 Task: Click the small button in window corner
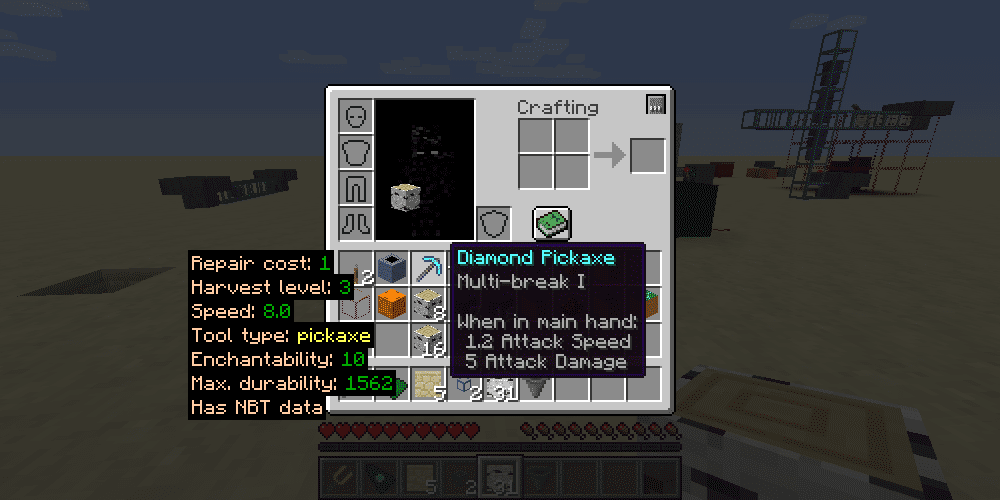[656, 103]
